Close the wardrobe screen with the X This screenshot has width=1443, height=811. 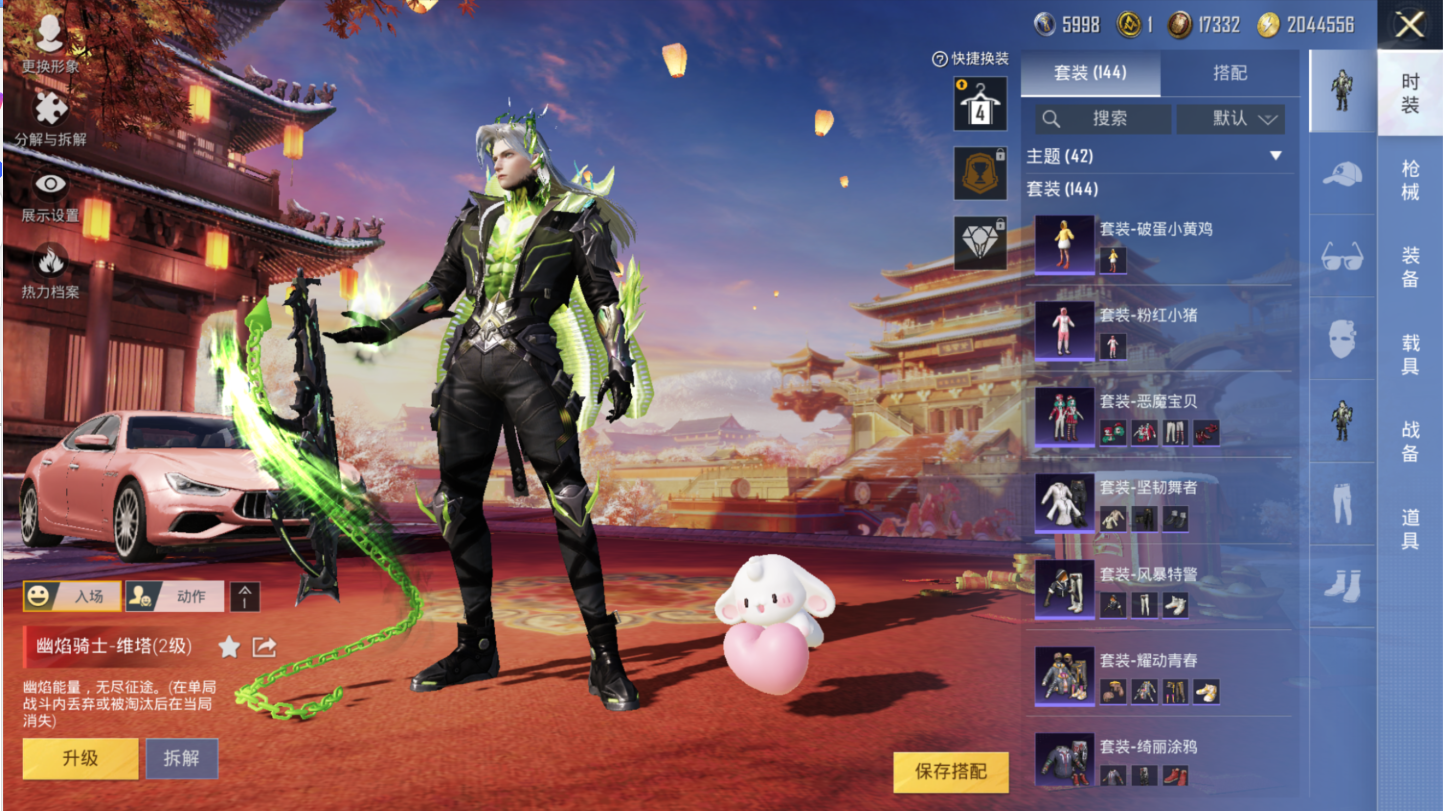click(x=1409, y=24)
